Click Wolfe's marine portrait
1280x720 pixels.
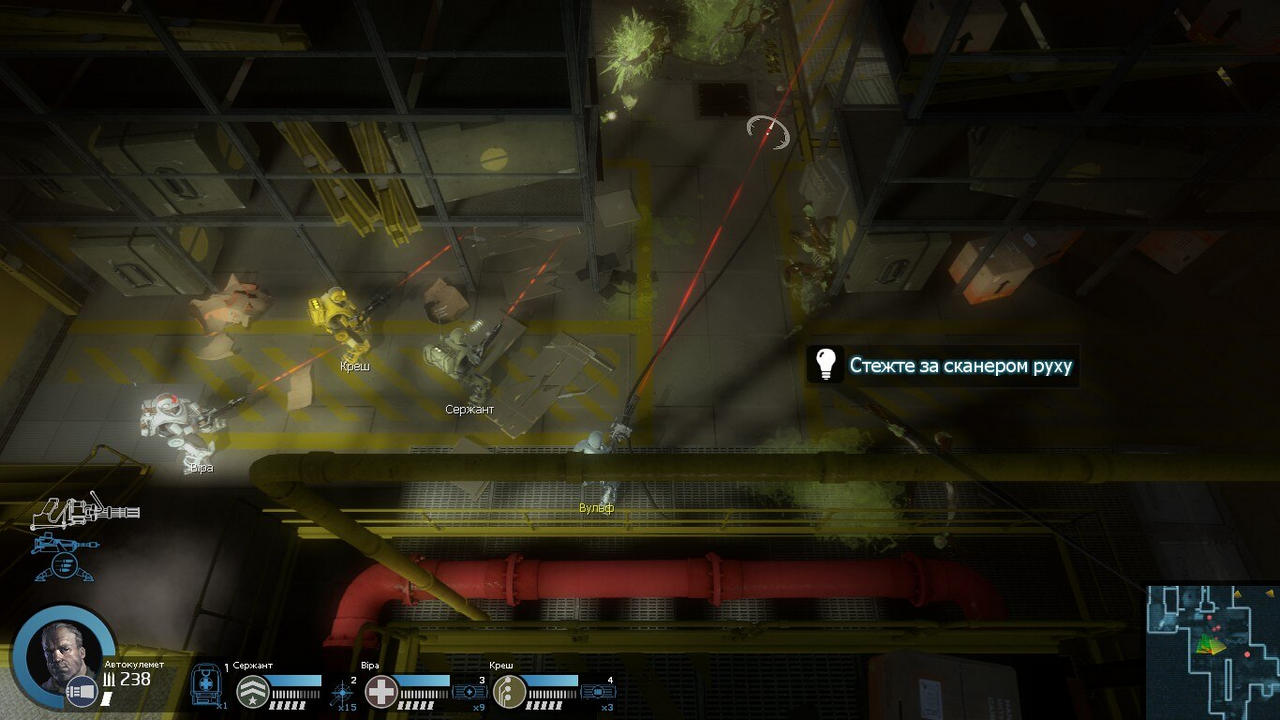pyautogui.click(x=65, y=655)
